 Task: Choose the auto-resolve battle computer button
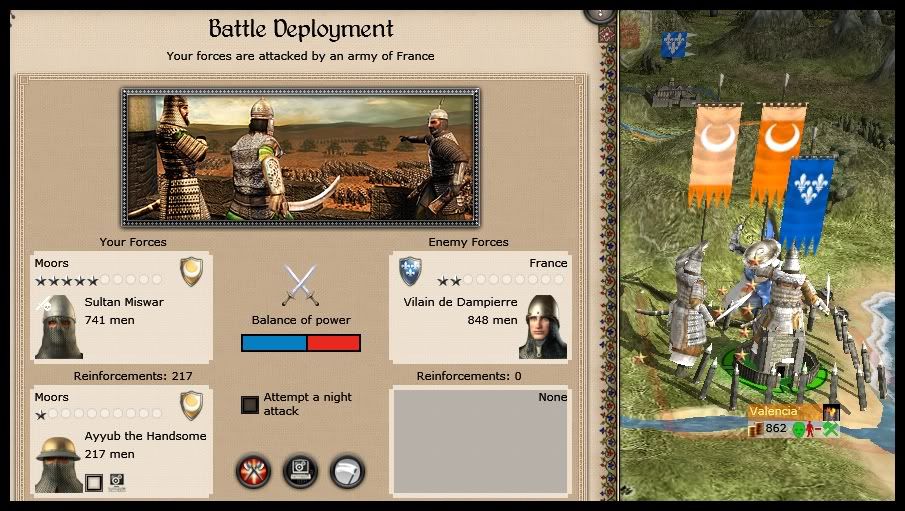point(300,471)
